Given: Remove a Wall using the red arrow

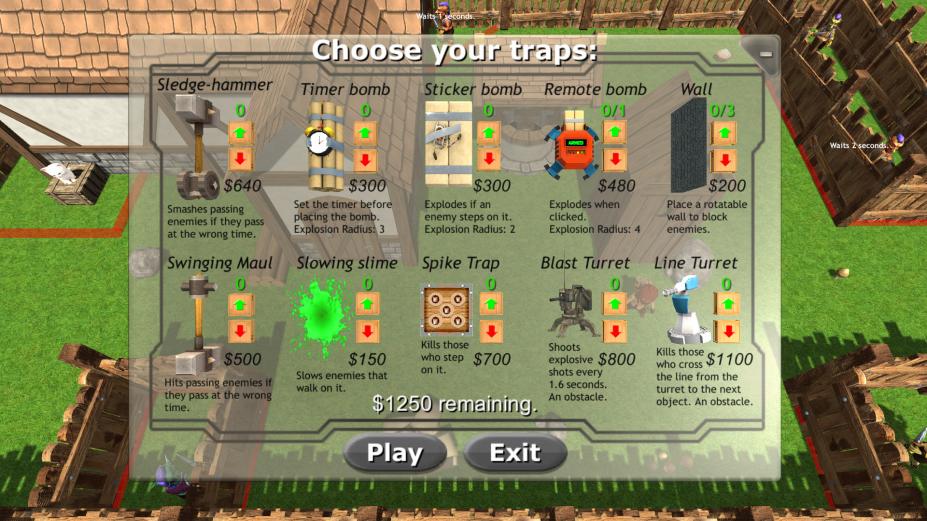Looking at the screenshot, I should click(724, 160).
